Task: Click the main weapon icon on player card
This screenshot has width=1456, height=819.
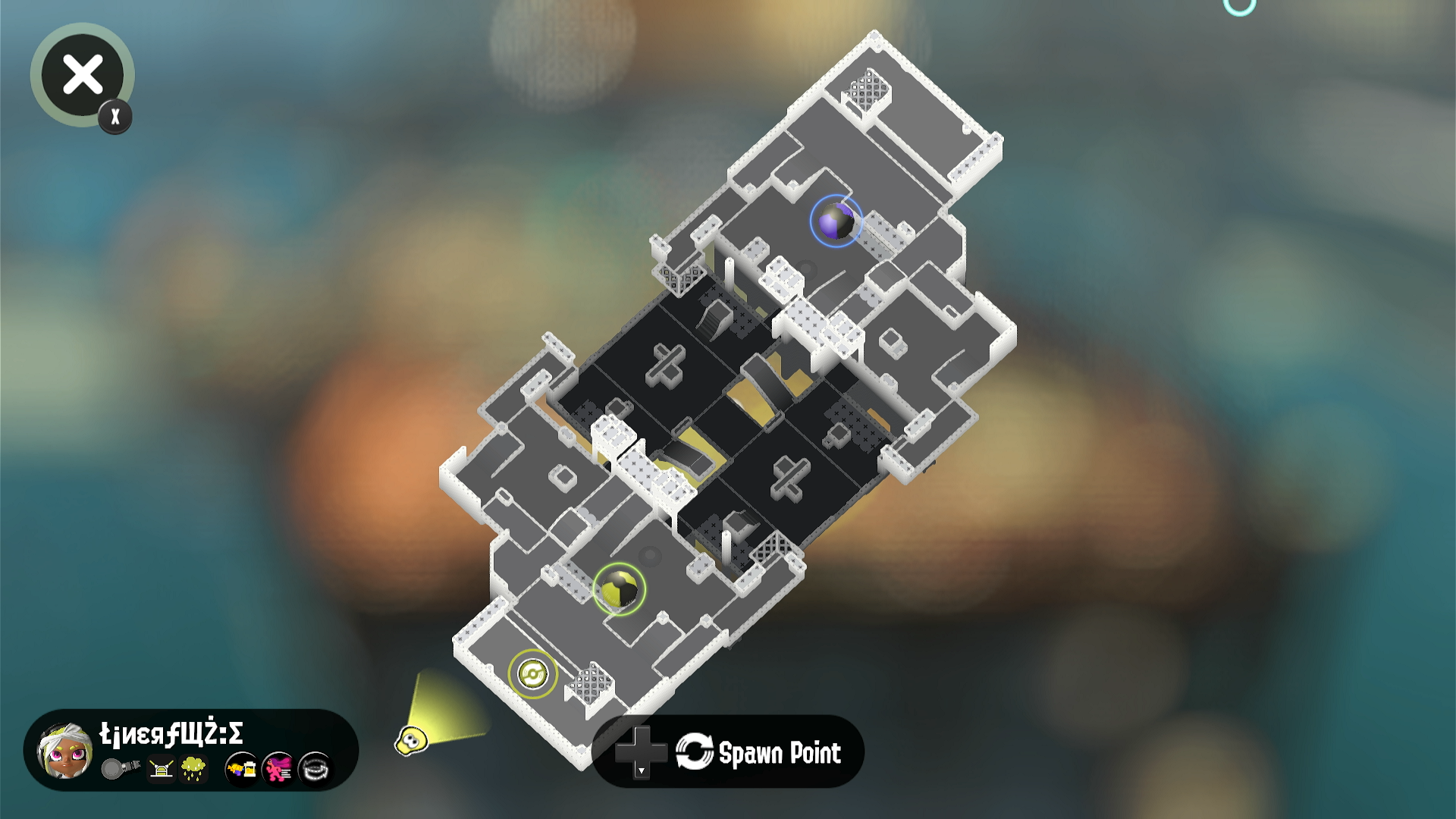Action: (x=121, y=768)
